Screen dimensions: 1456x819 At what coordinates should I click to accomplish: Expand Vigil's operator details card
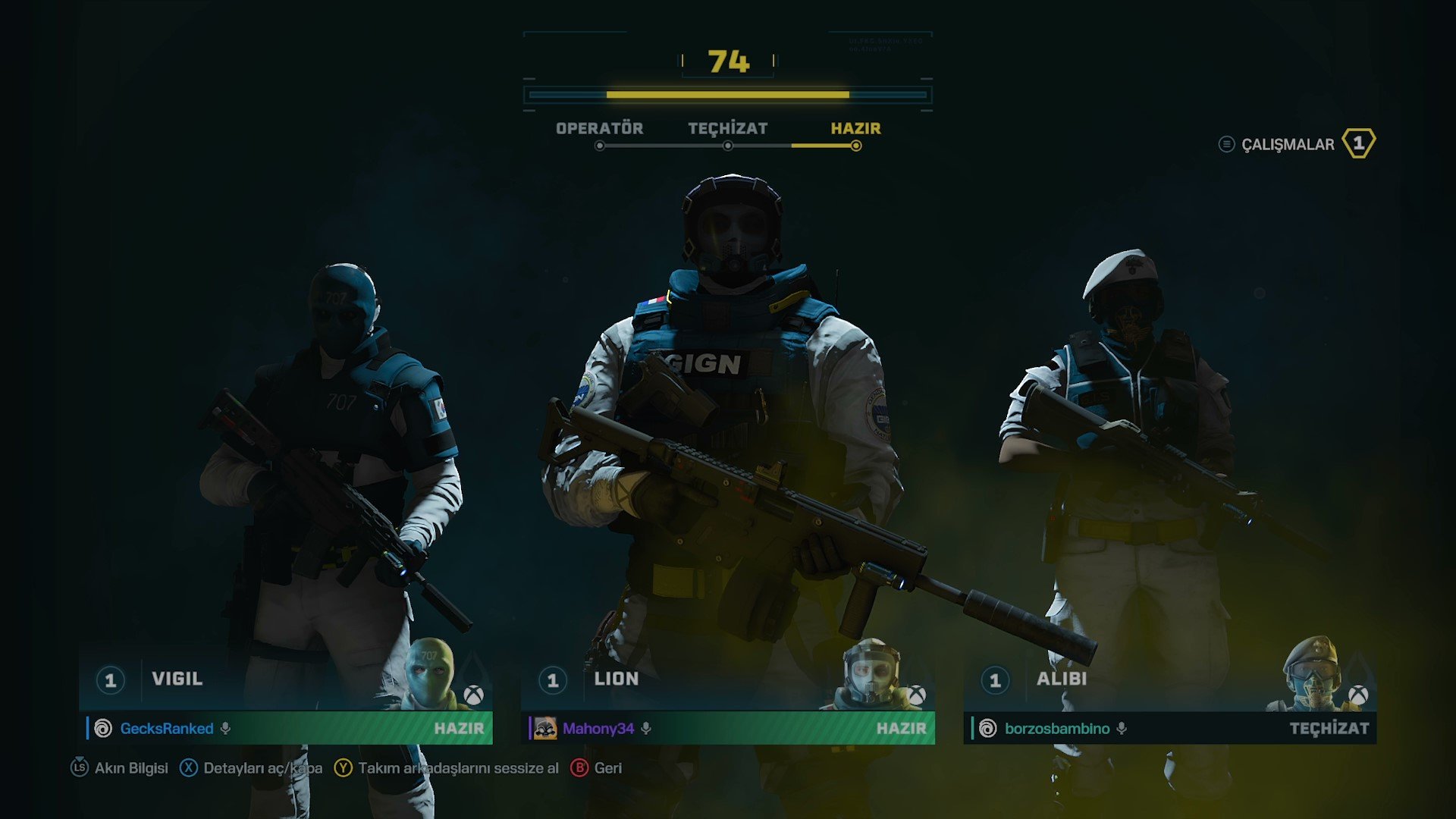point(281,679)
